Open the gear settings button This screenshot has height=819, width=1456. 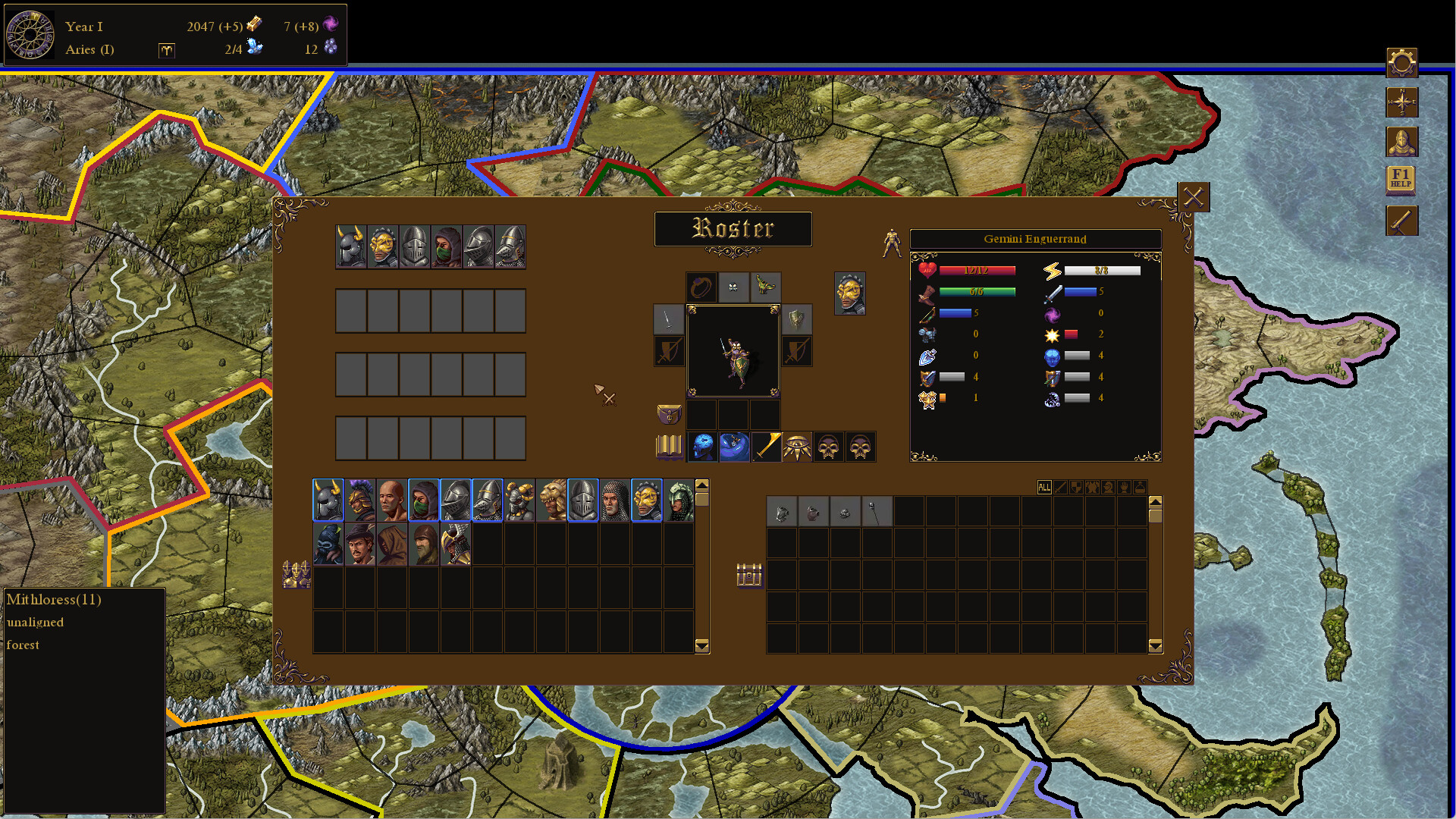1401,63
